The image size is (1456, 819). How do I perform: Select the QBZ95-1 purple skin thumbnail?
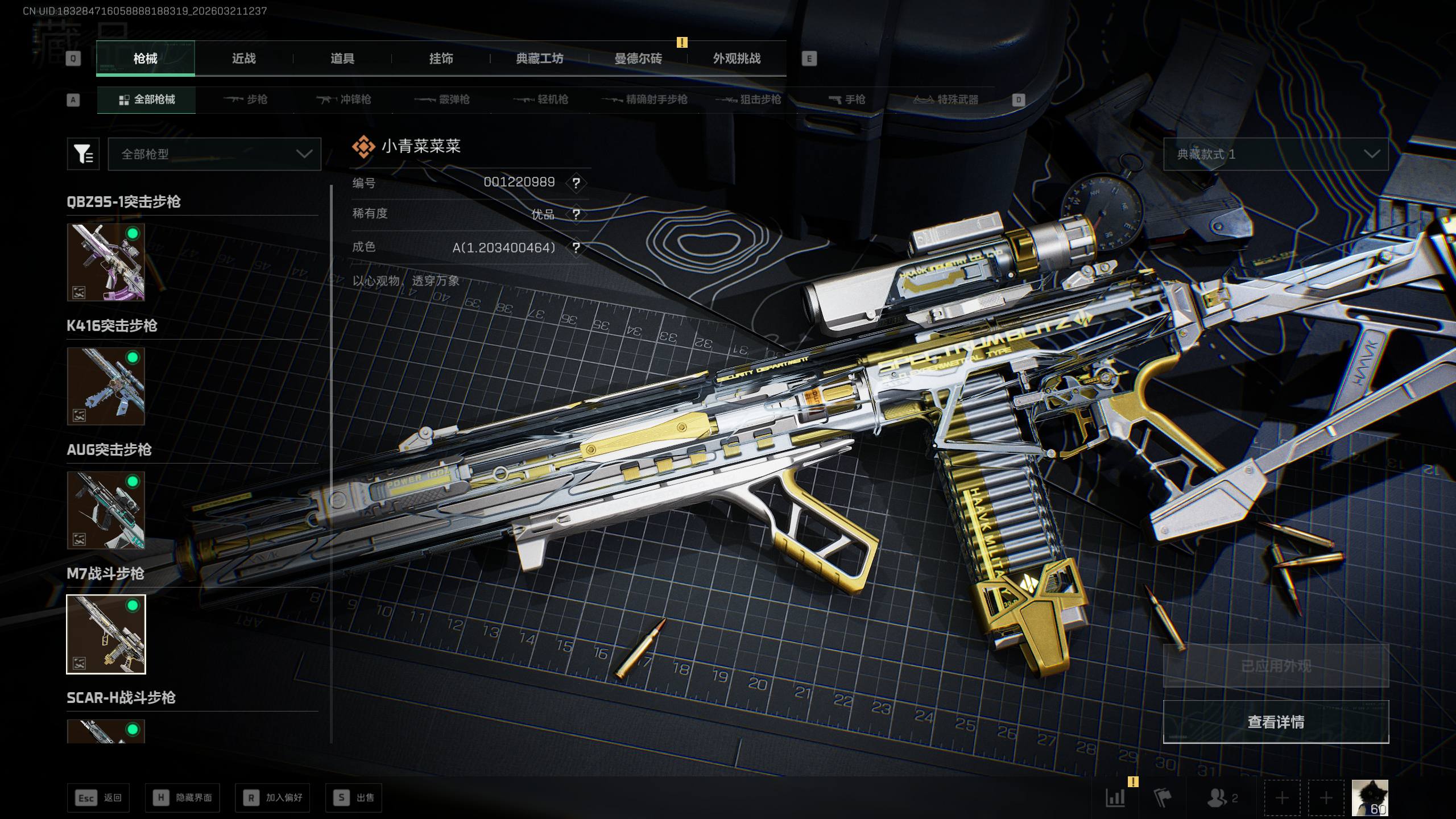coord(106,262)
